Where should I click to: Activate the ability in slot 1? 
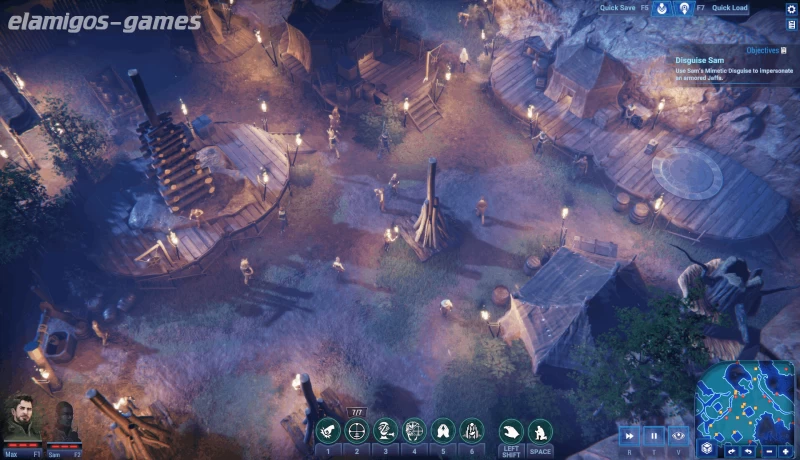pos(327,430)
